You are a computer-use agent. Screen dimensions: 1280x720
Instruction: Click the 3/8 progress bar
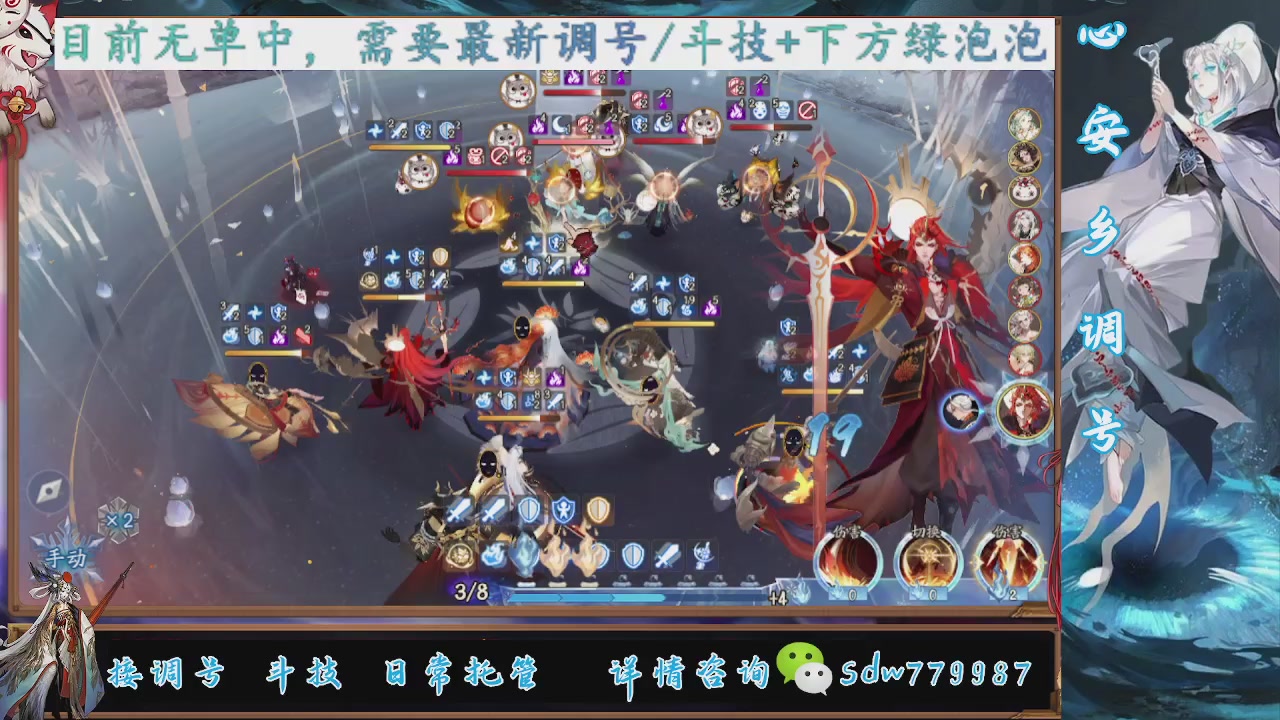[x=470, y=592]
